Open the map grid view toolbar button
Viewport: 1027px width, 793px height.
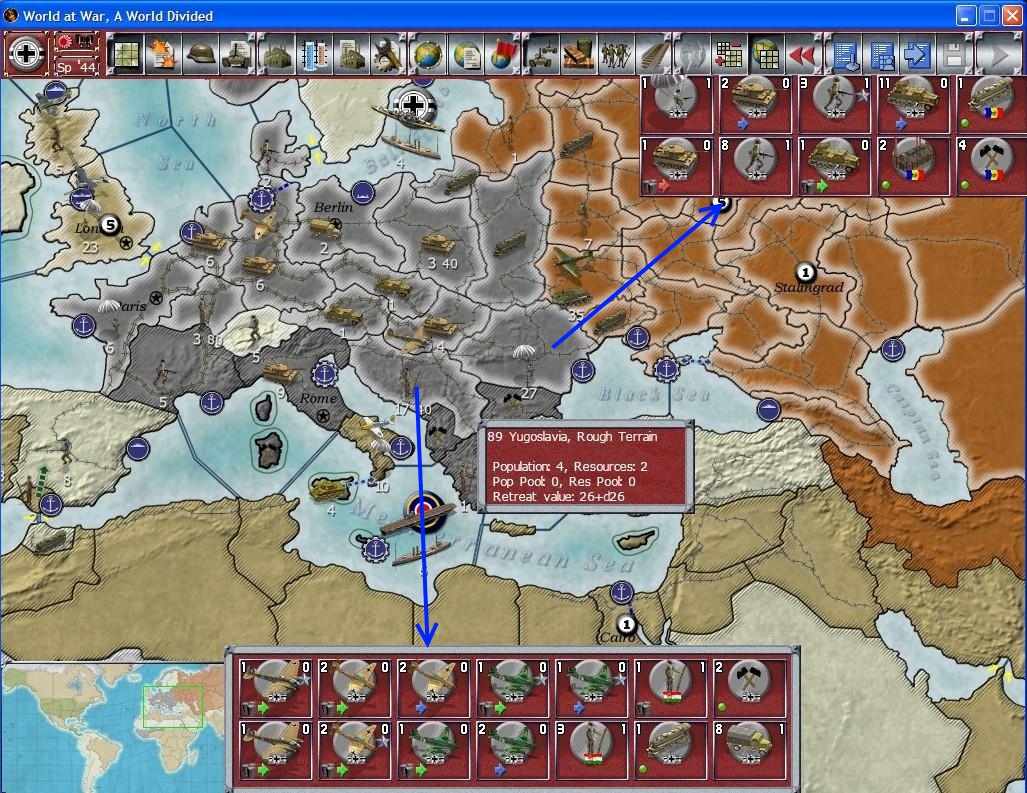click(124, 53)
